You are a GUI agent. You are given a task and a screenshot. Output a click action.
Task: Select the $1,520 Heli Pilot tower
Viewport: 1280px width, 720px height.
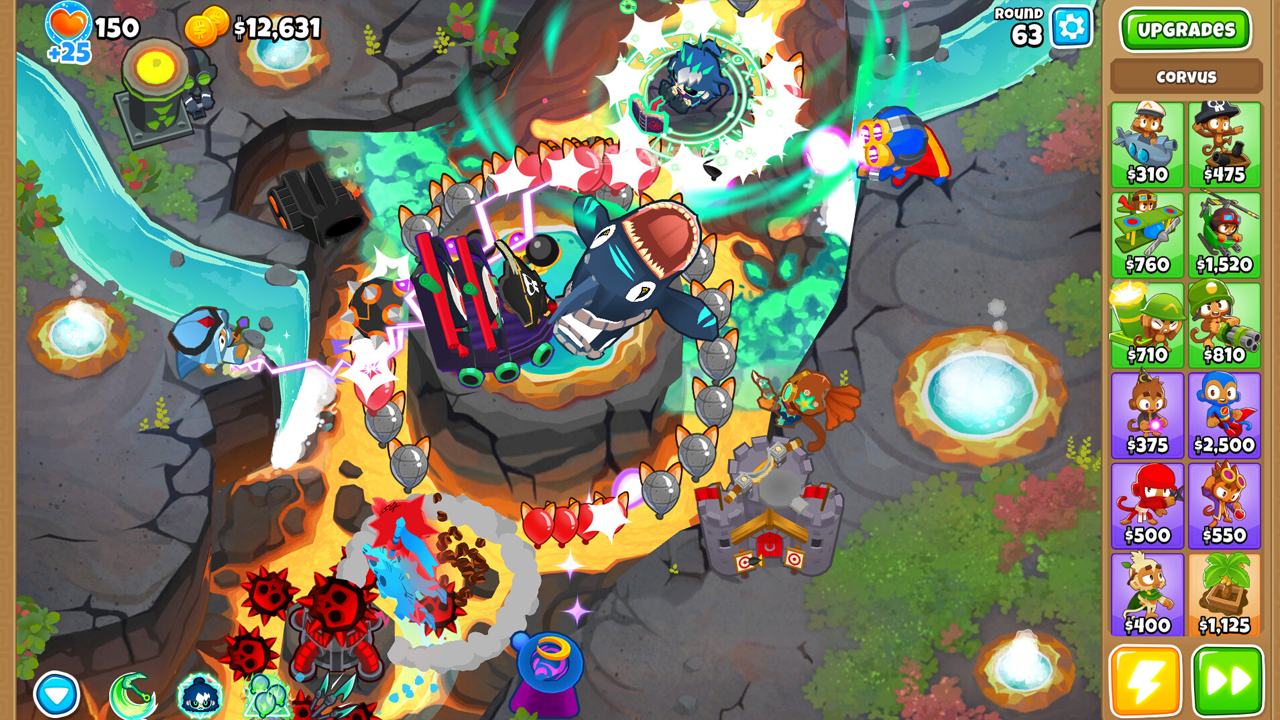click(1224, 235)
